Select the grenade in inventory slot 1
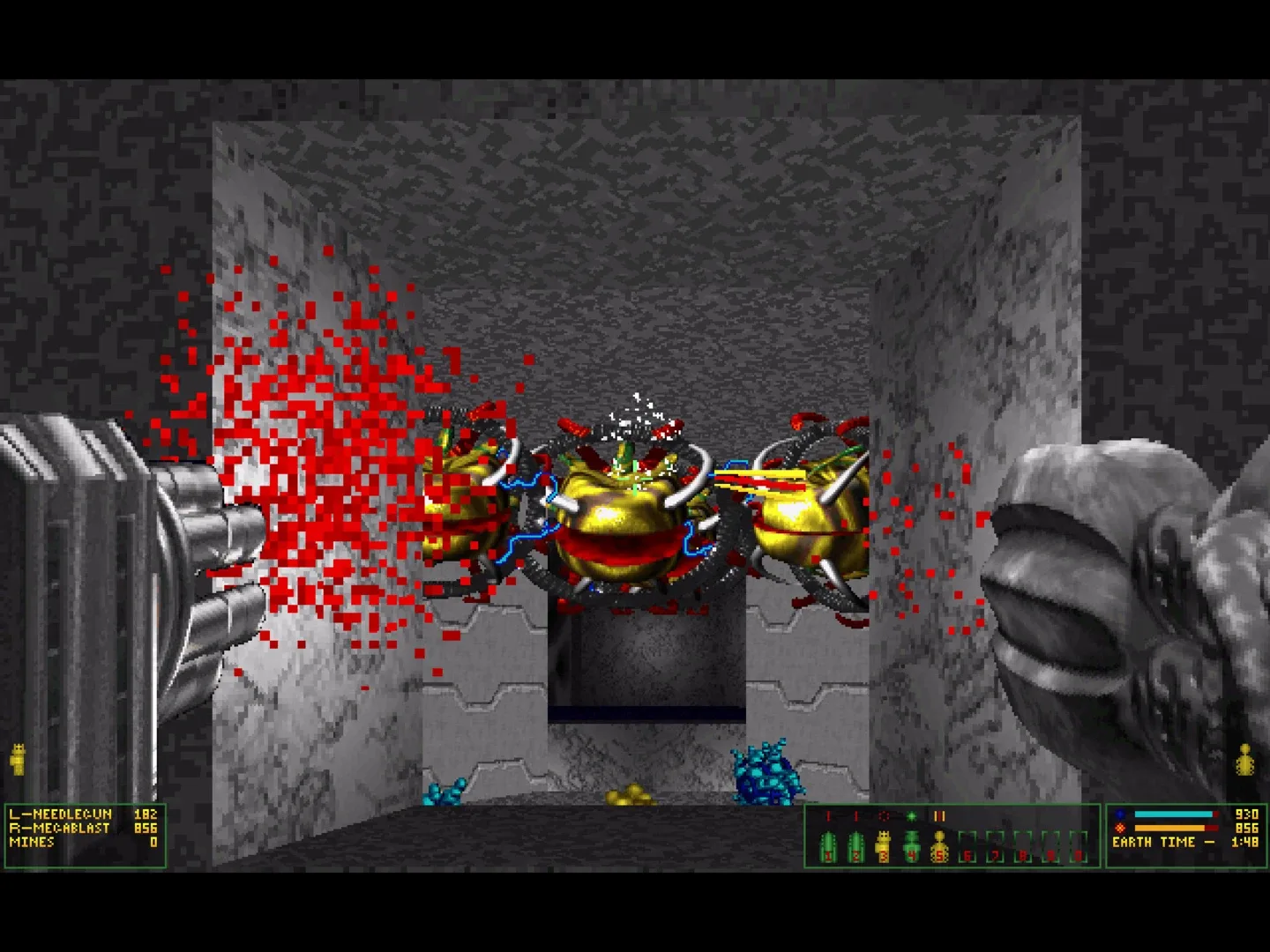Image resolution: width=1270 pixels, height=952 pixels. (x=829, y=846)
